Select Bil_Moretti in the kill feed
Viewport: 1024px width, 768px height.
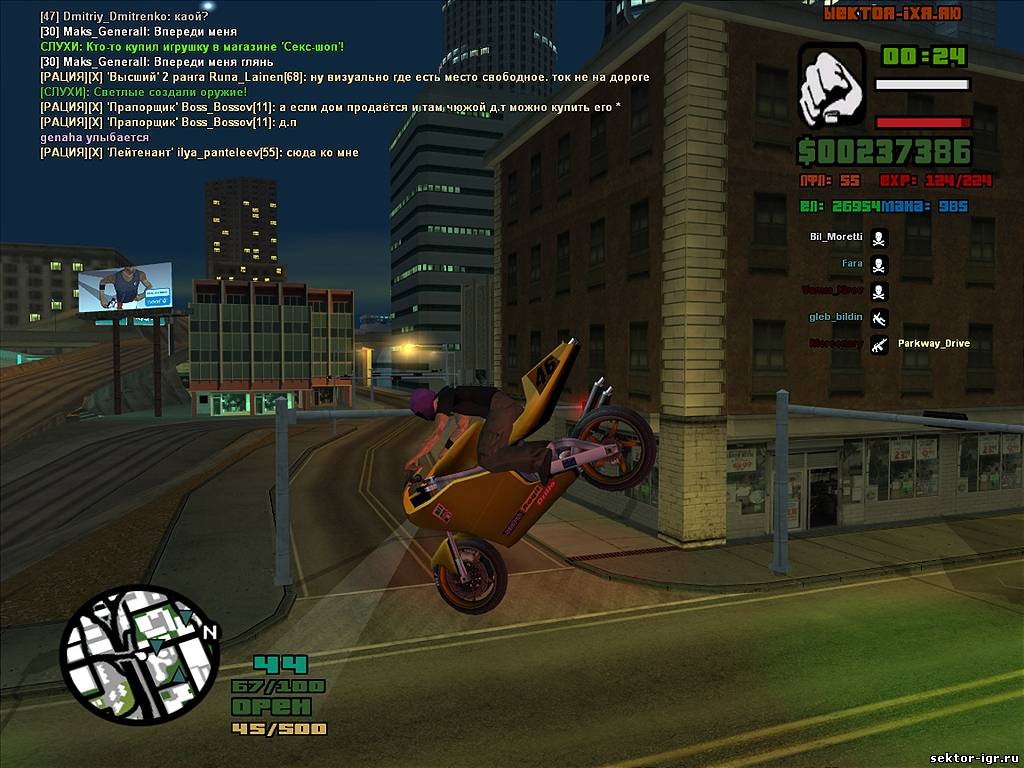(x=836, y=237)
